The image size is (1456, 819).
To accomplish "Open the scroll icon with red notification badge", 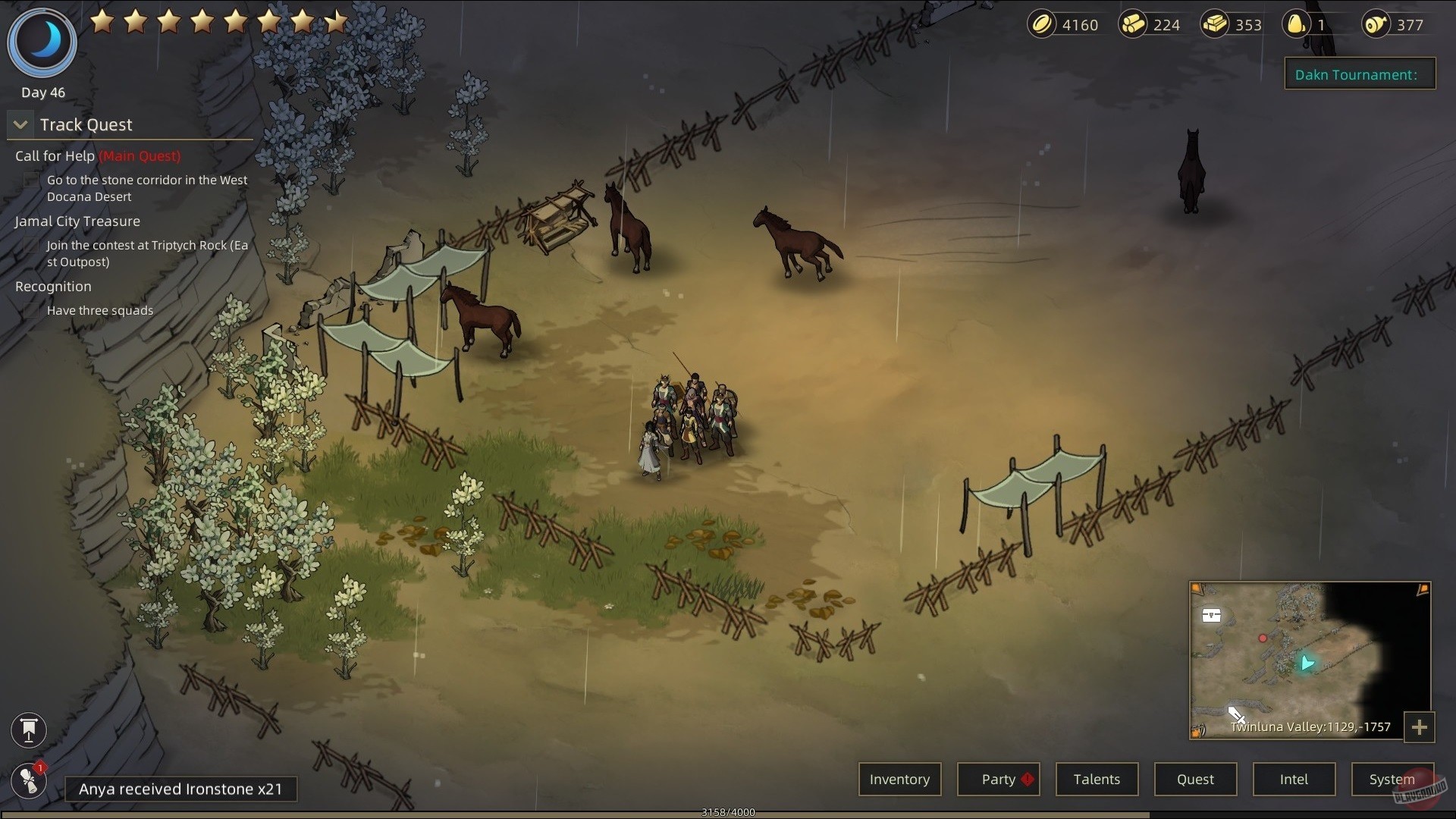I will (28, 780).
